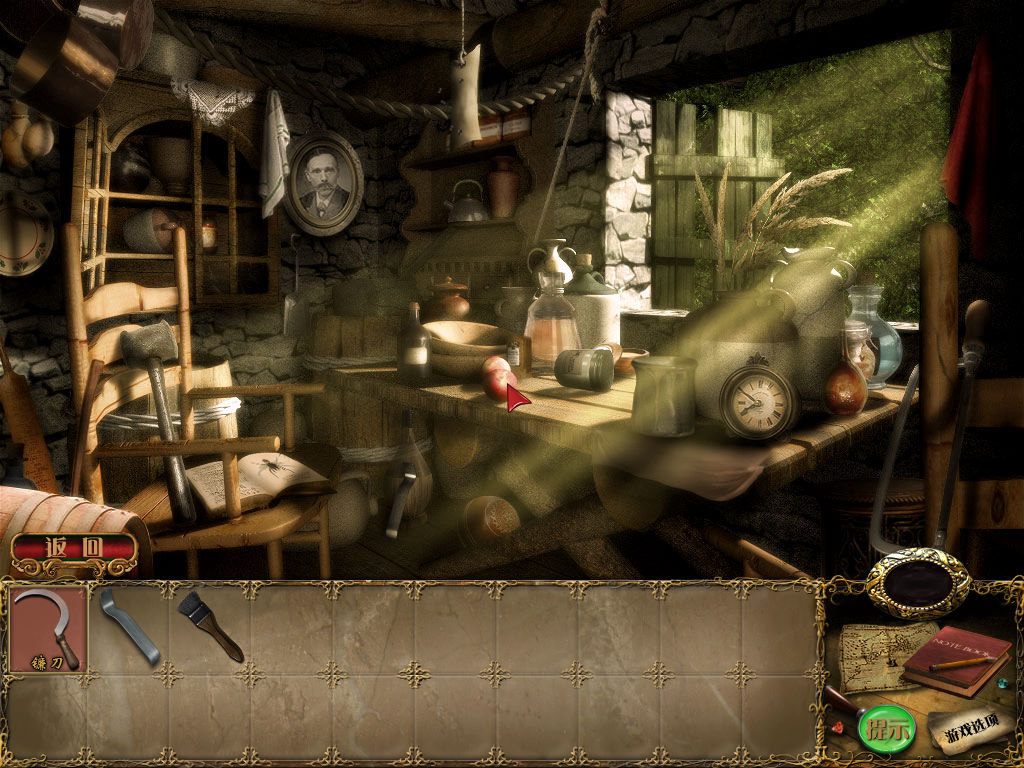The height and width of the screenshot is (768, 1024).
Task: Click the ornate golden oval mirror
Action: (x=918, y=583)
